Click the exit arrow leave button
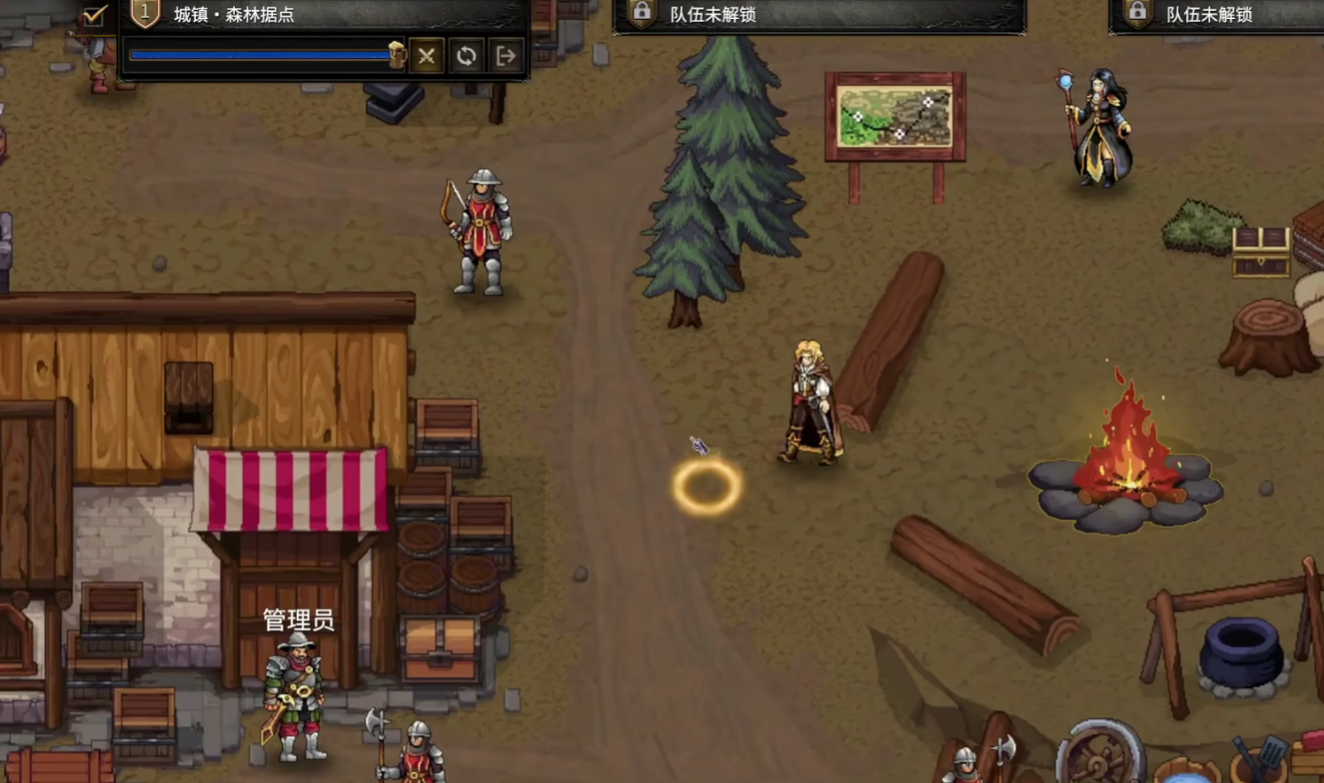This screenshot has height=783, width=1324. (x=506, y=56)
